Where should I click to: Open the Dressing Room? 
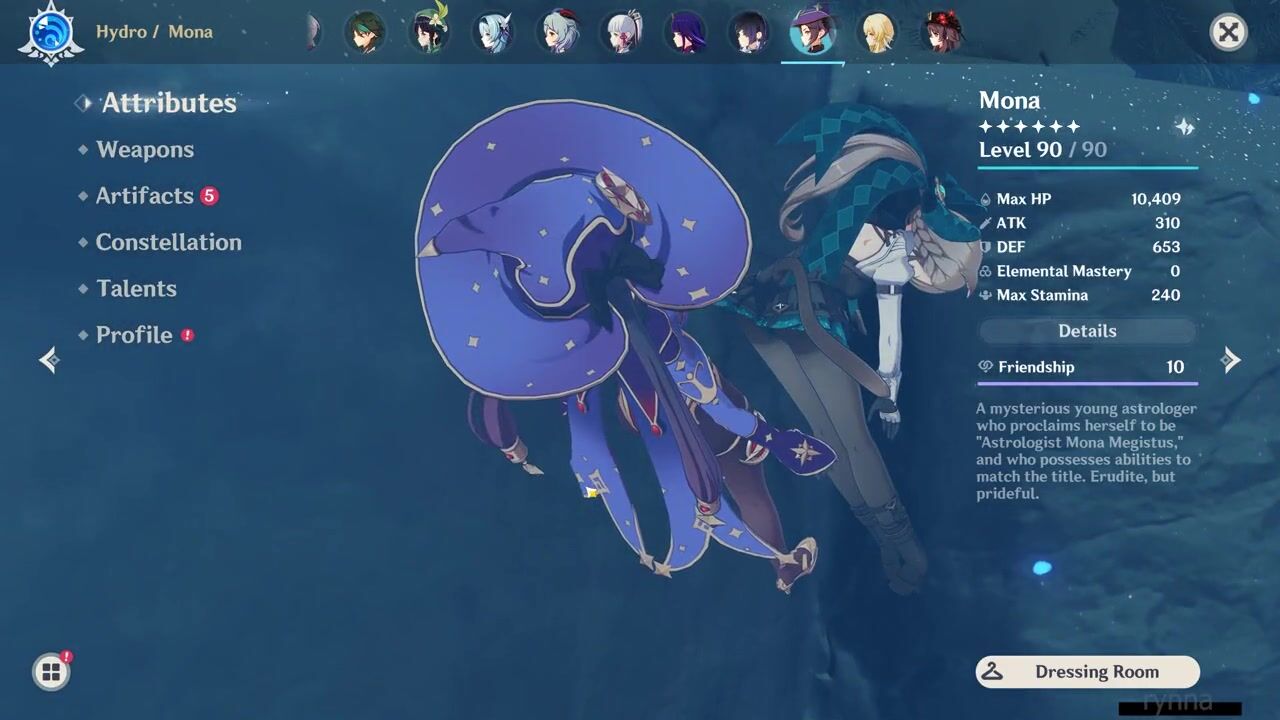(1087, 672)
